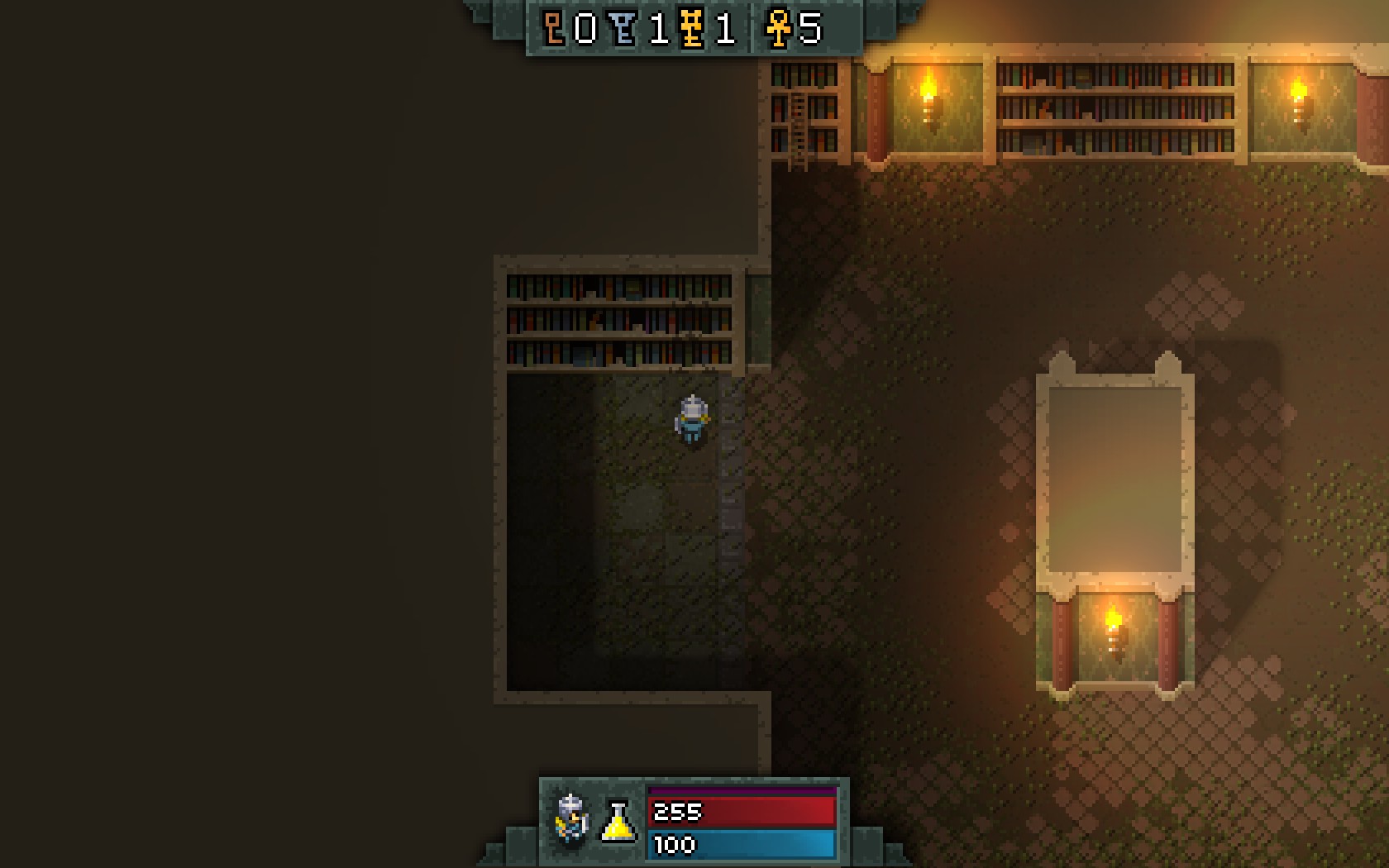Click the golden ankh lives icon

[x=777, y=29]
